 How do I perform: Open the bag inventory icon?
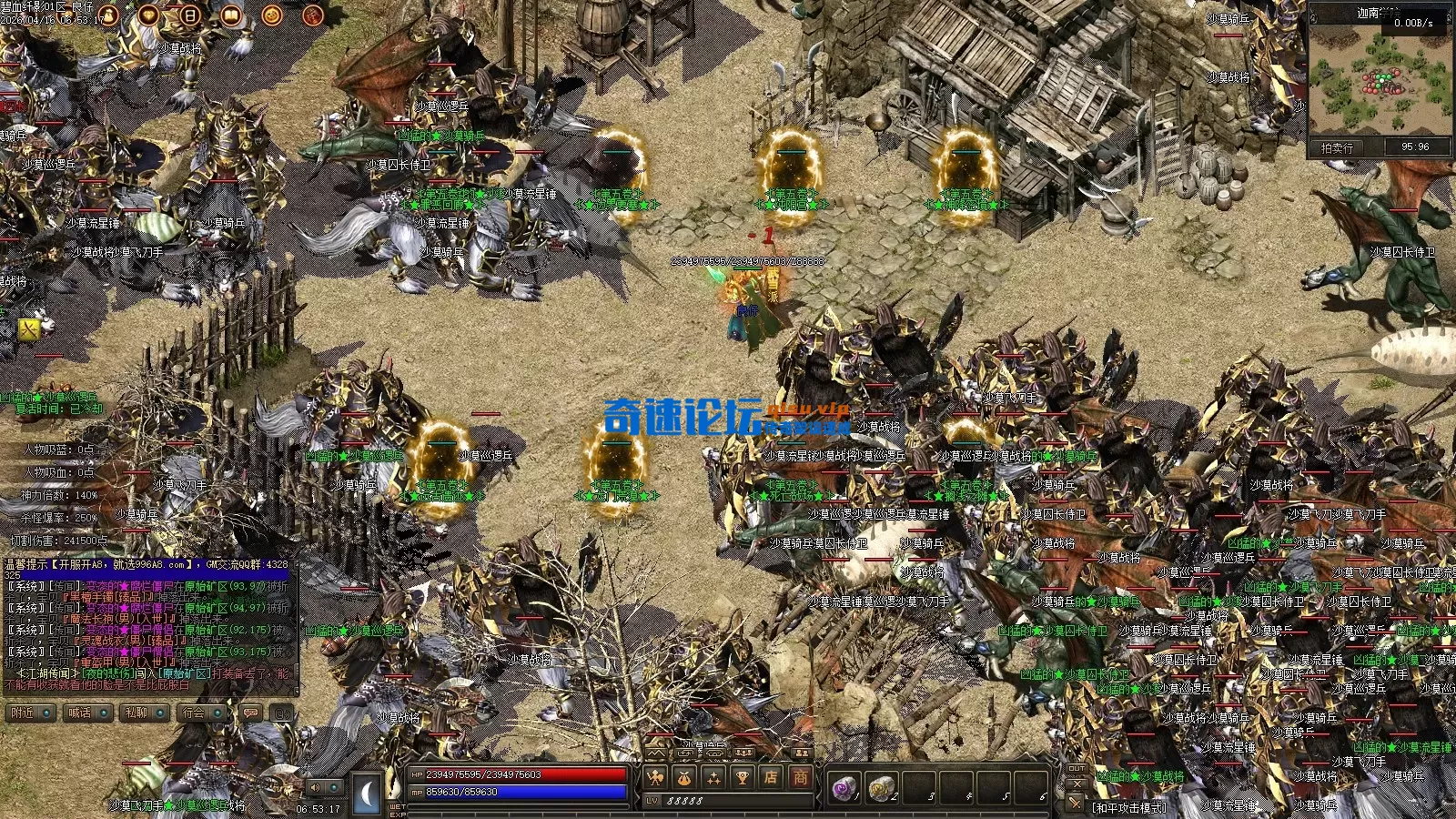684,778
